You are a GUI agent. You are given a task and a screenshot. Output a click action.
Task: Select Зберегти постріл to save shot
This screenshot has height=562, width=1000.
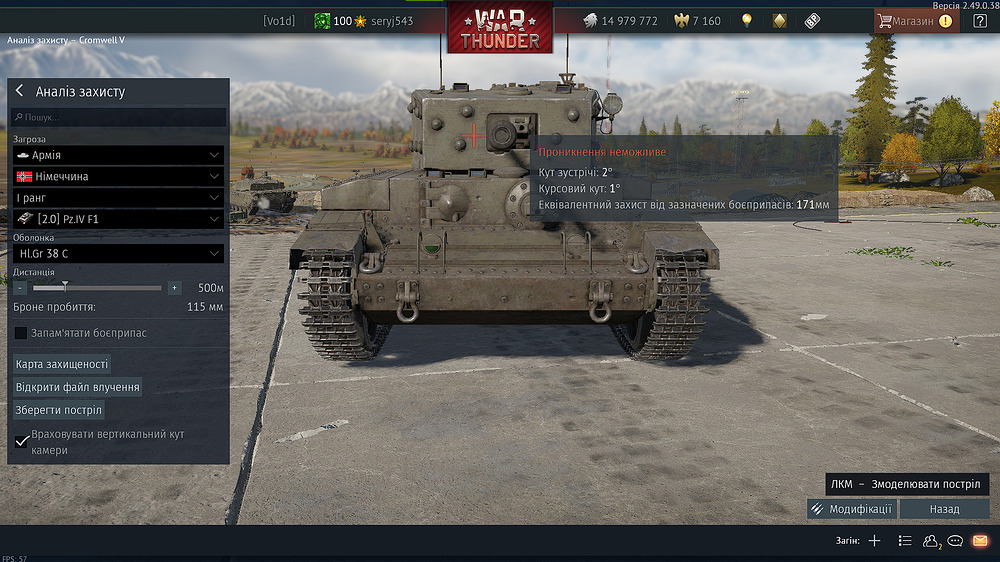click(58, 410)
